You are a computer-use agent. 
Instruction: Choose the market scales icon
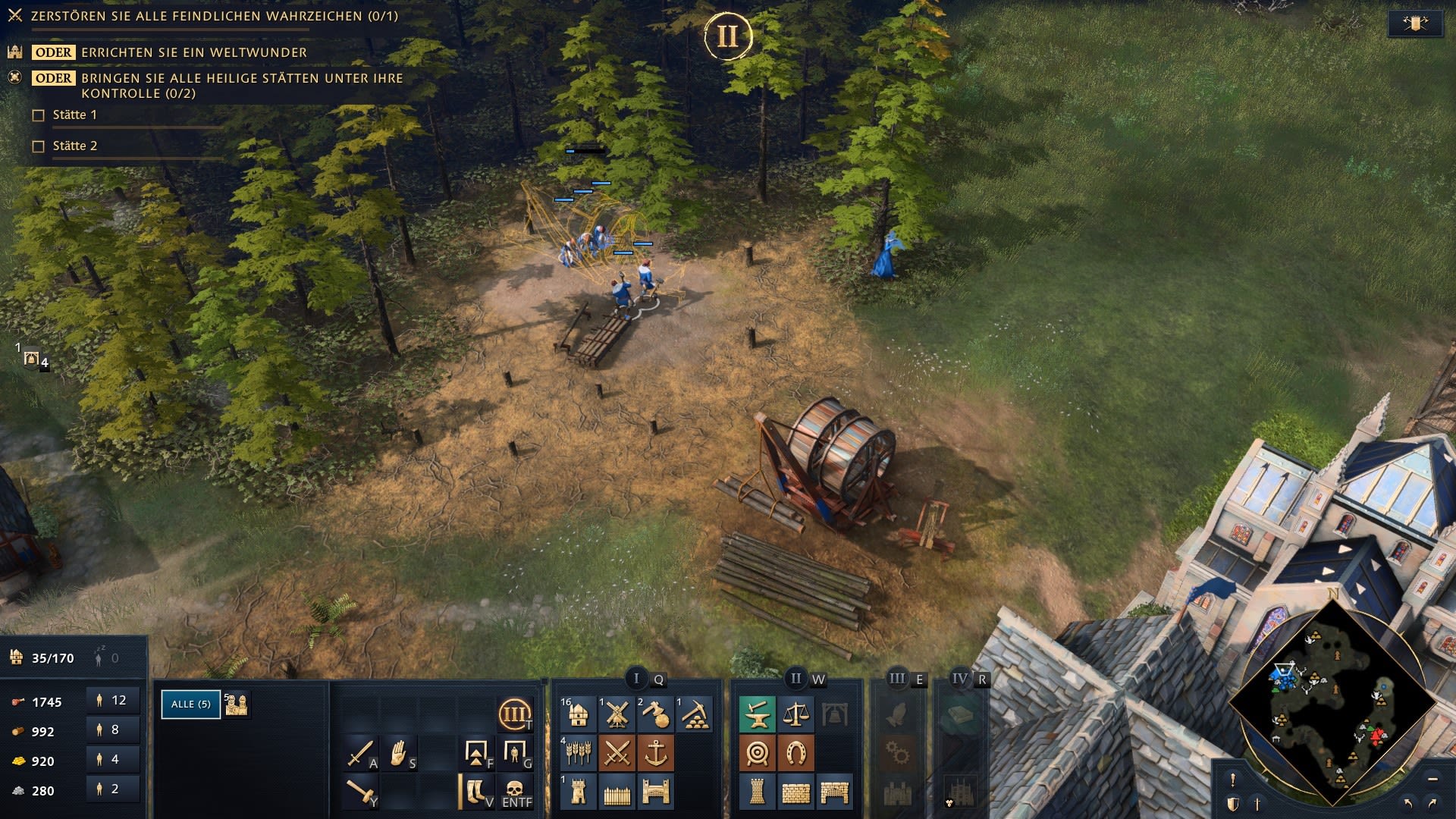[795, 714]
